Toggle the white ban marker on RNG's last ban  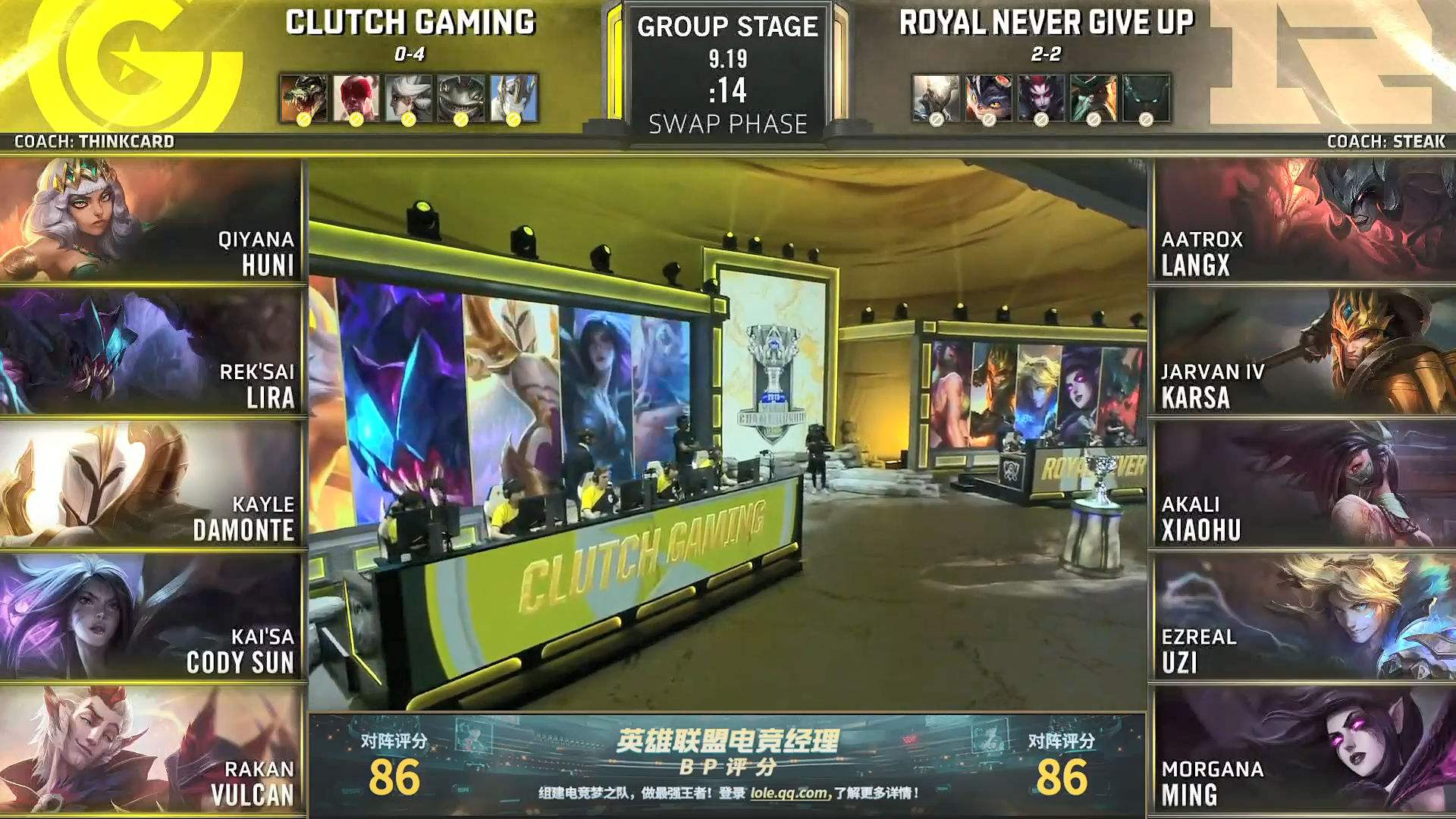1145,120
